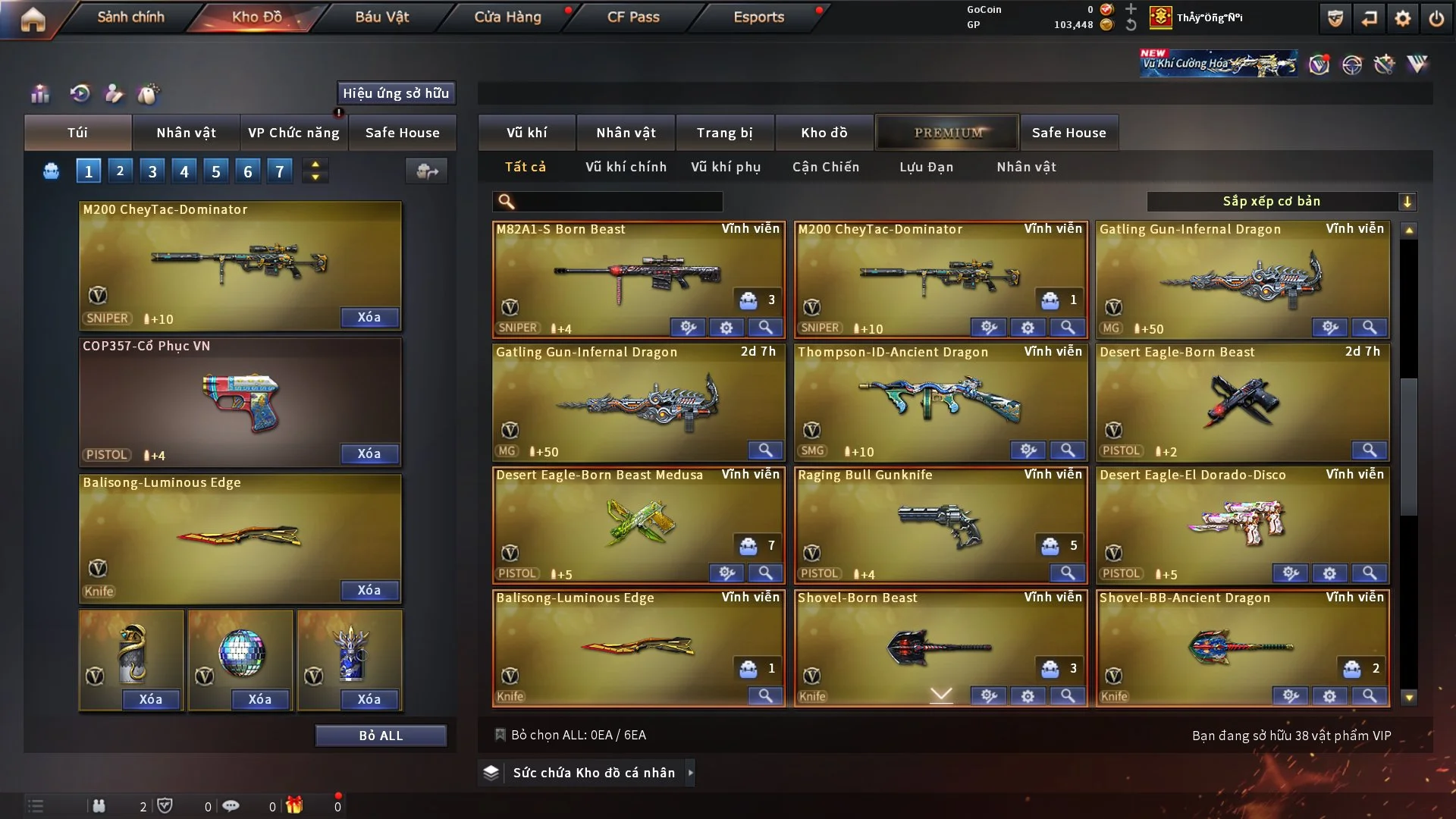Go to the Sảnh chính lobby tab
Screen dimensions: 1456x819
click(130, 17)
